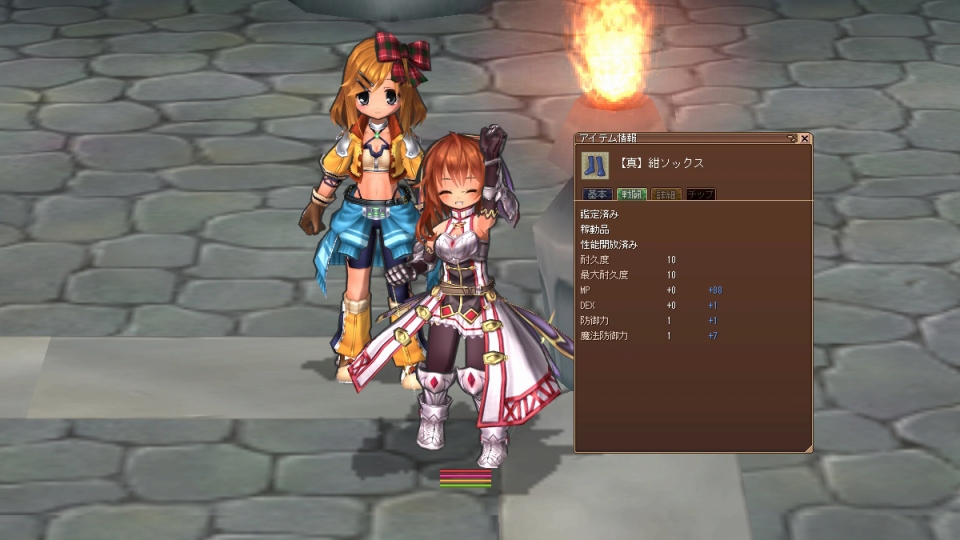Close the アイテム情報 window
Viewport: 960px width, 540px height.
[805, 139]
